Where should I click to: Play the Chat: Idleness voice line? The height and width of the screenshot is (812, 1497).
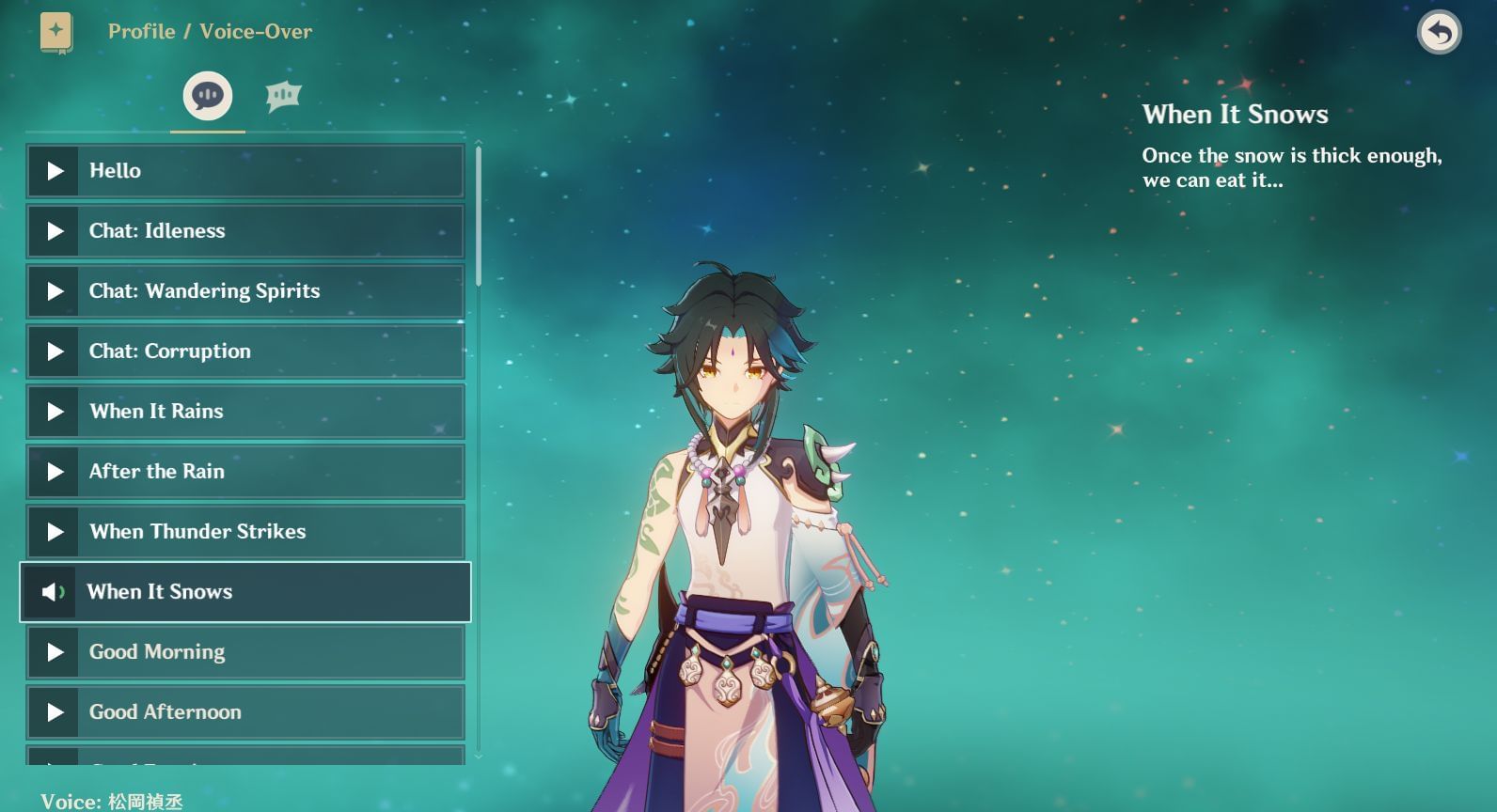click(54, 231)
